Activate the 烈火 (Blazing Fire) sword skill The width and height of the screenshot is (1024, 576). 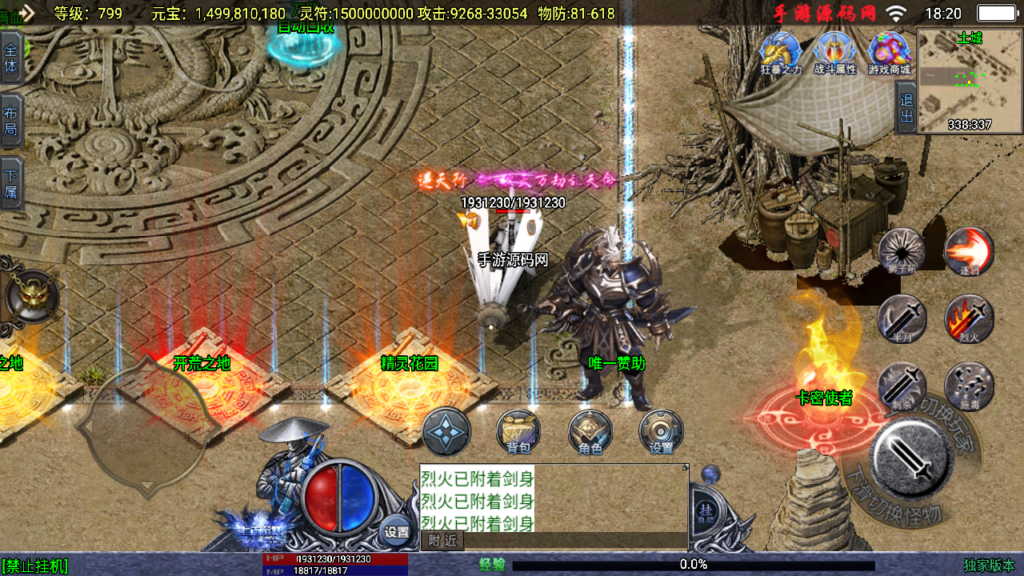(968, 319)
